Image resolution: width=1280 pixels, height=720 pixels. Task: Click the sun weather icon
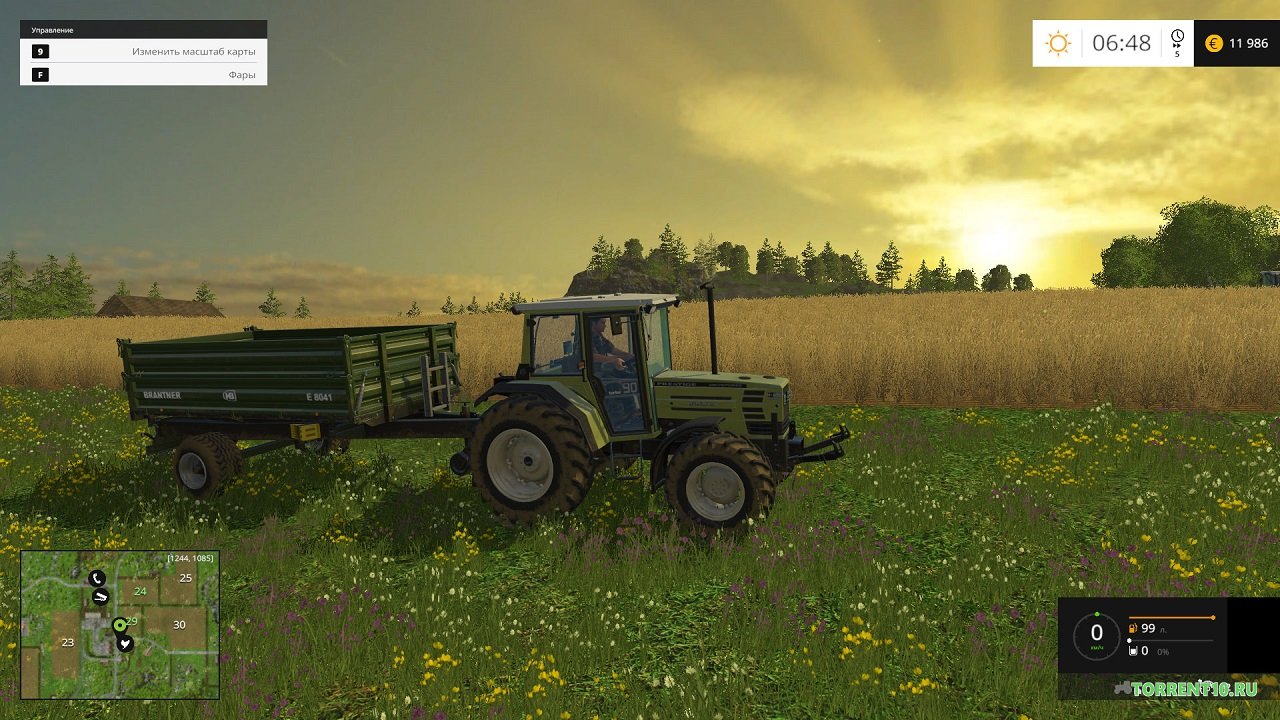(x=1058, y=43)
